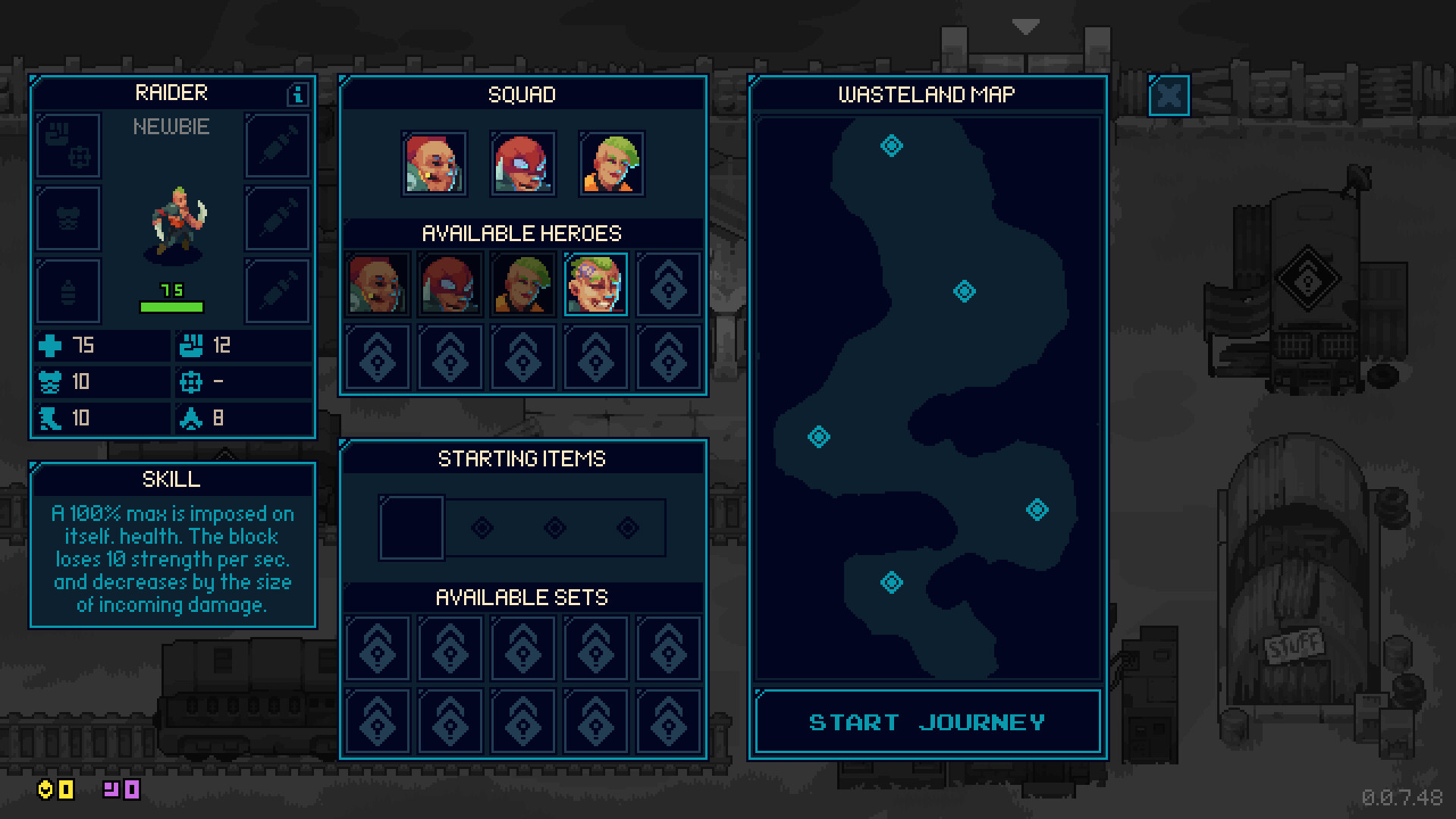Click the topmost marker on the Wasteland Map
Viewport: 1456px width, 819px height.
point(890,146)
